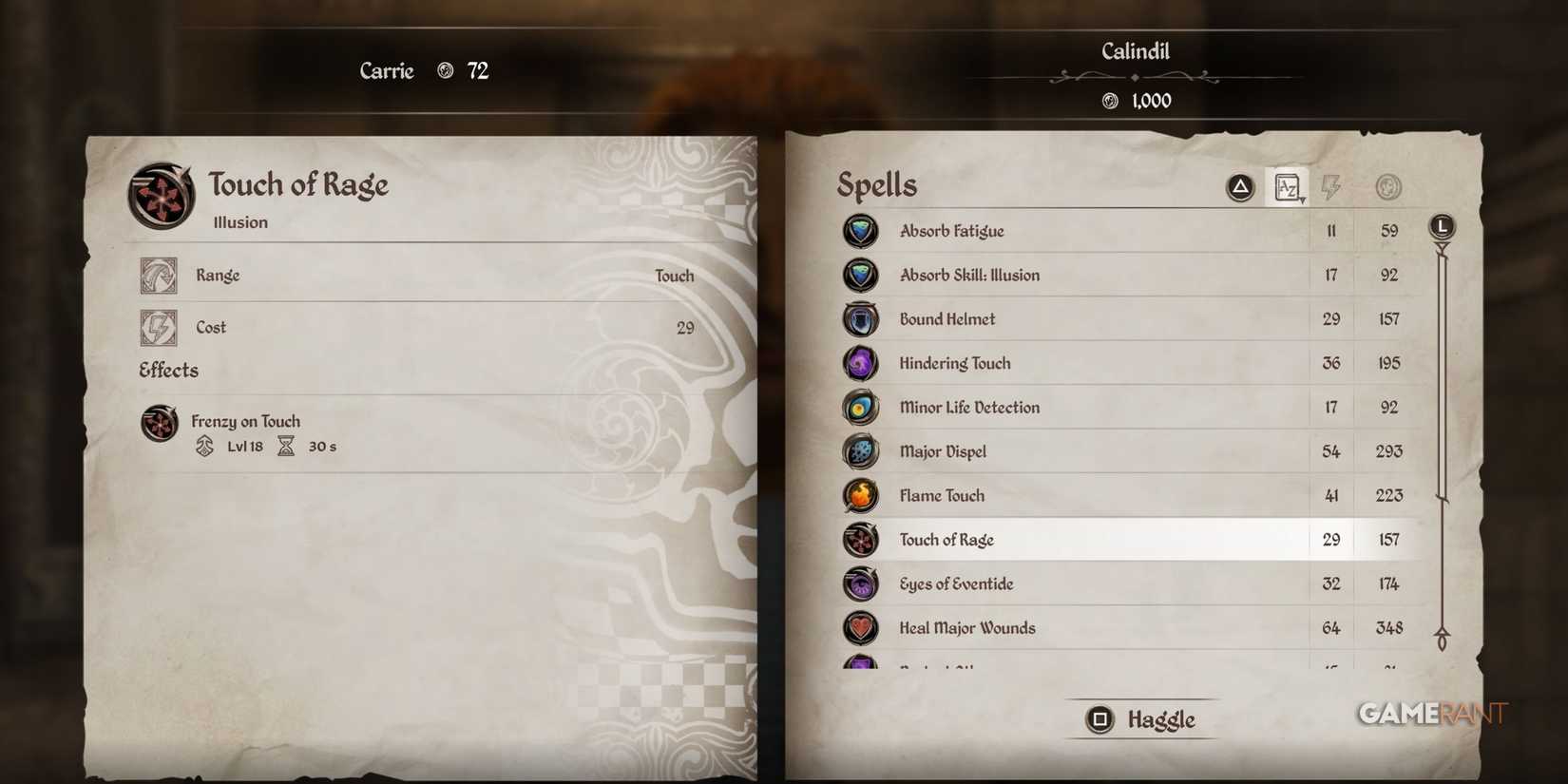This screenshot has width=1568, height=784.
Task: Sort spells by magicka cost
Action: point(1330,186)
